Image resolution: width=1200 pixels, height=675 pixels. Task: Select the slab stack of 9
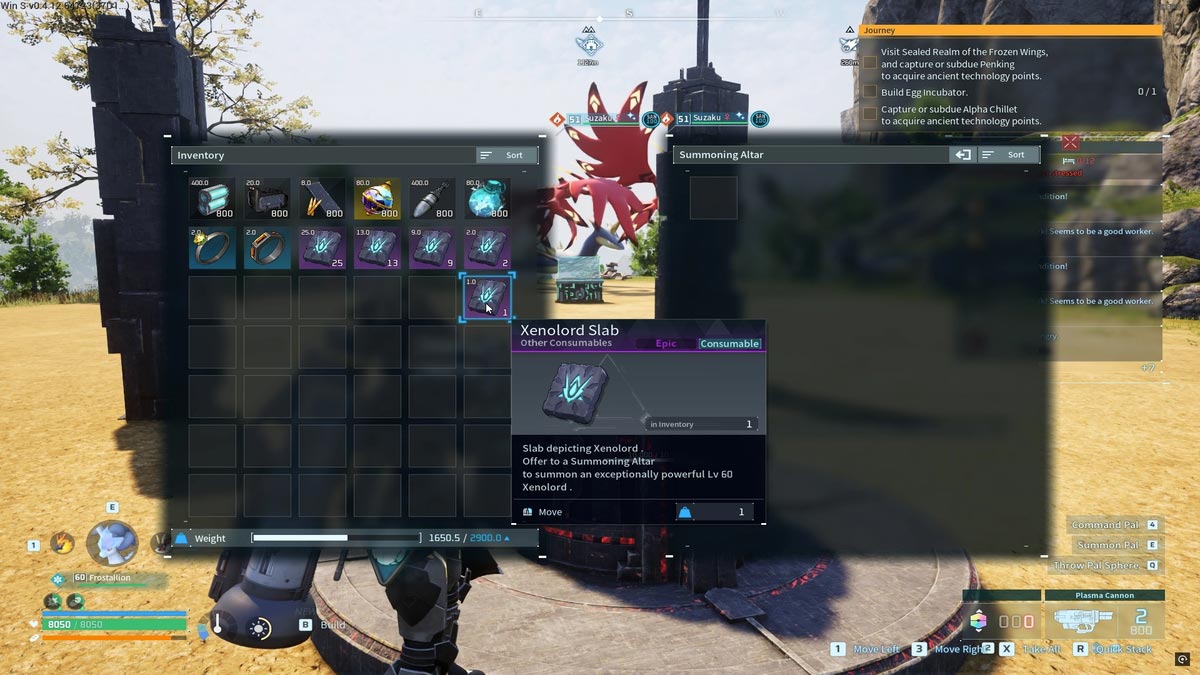tap(432, 248)
